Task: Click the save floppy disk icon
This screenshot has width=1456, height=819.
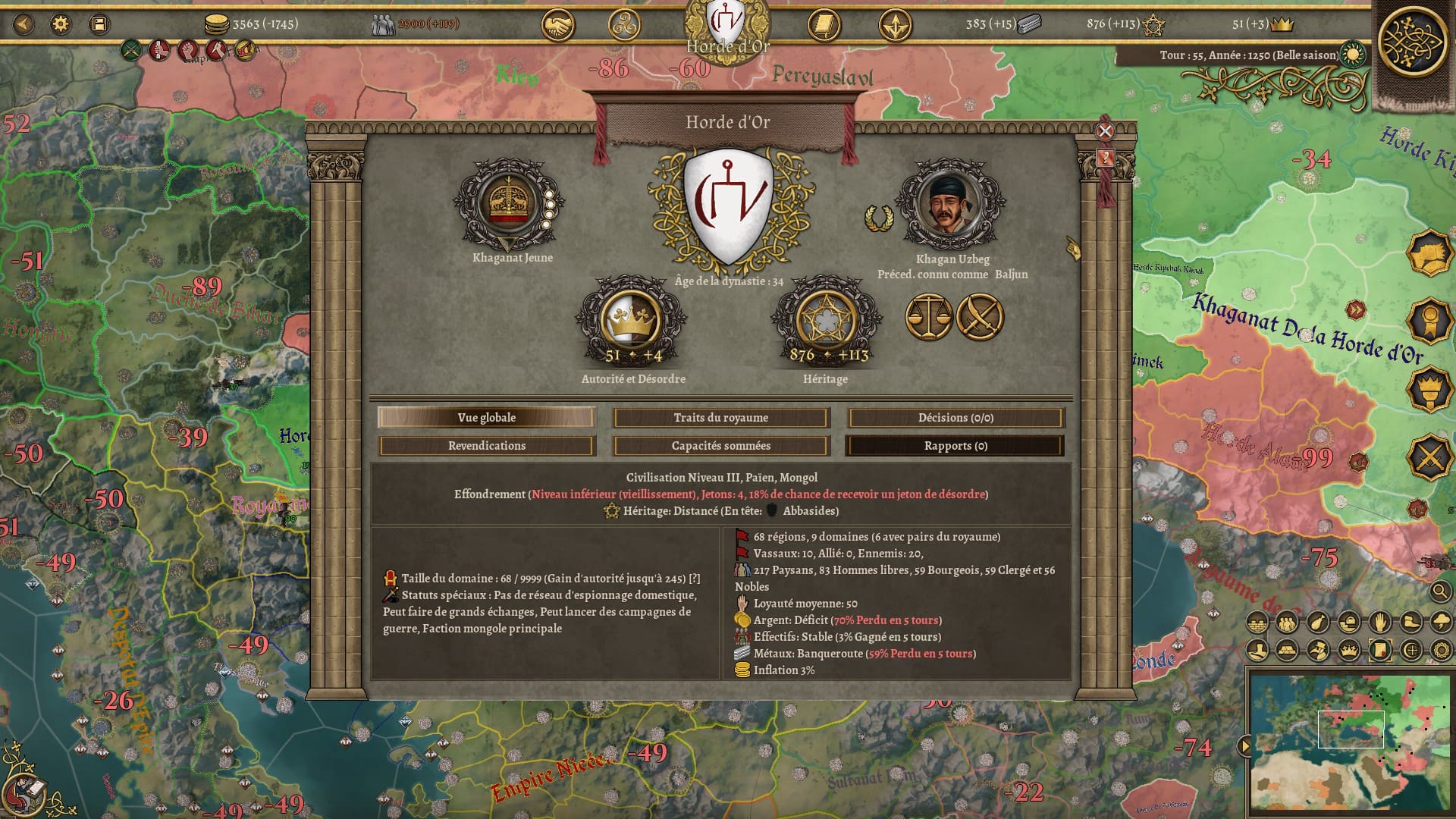Action: tap(99, 24)
